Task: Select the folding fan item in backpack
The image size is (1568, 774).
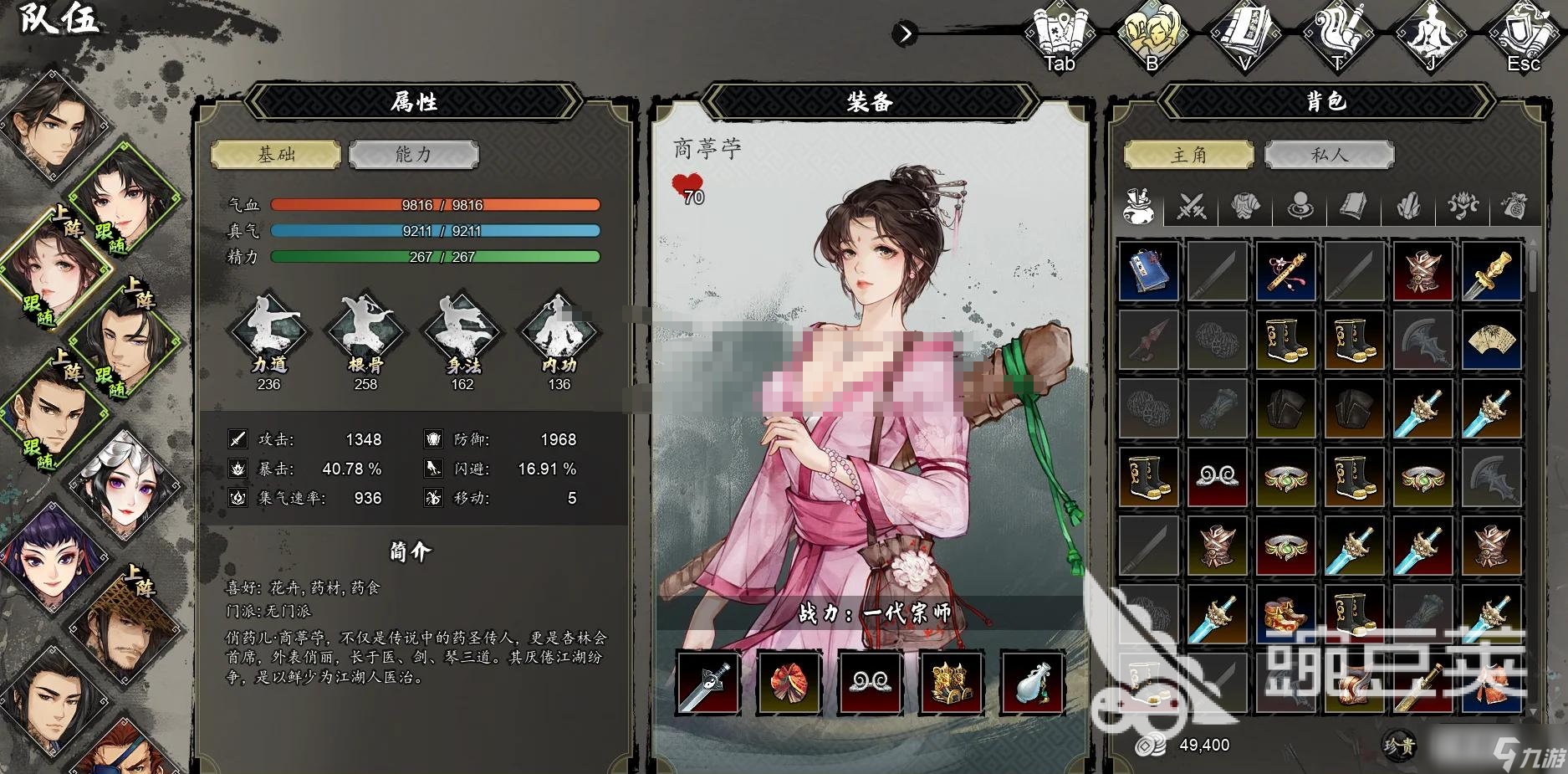Action: click(x=1492, y=340)
